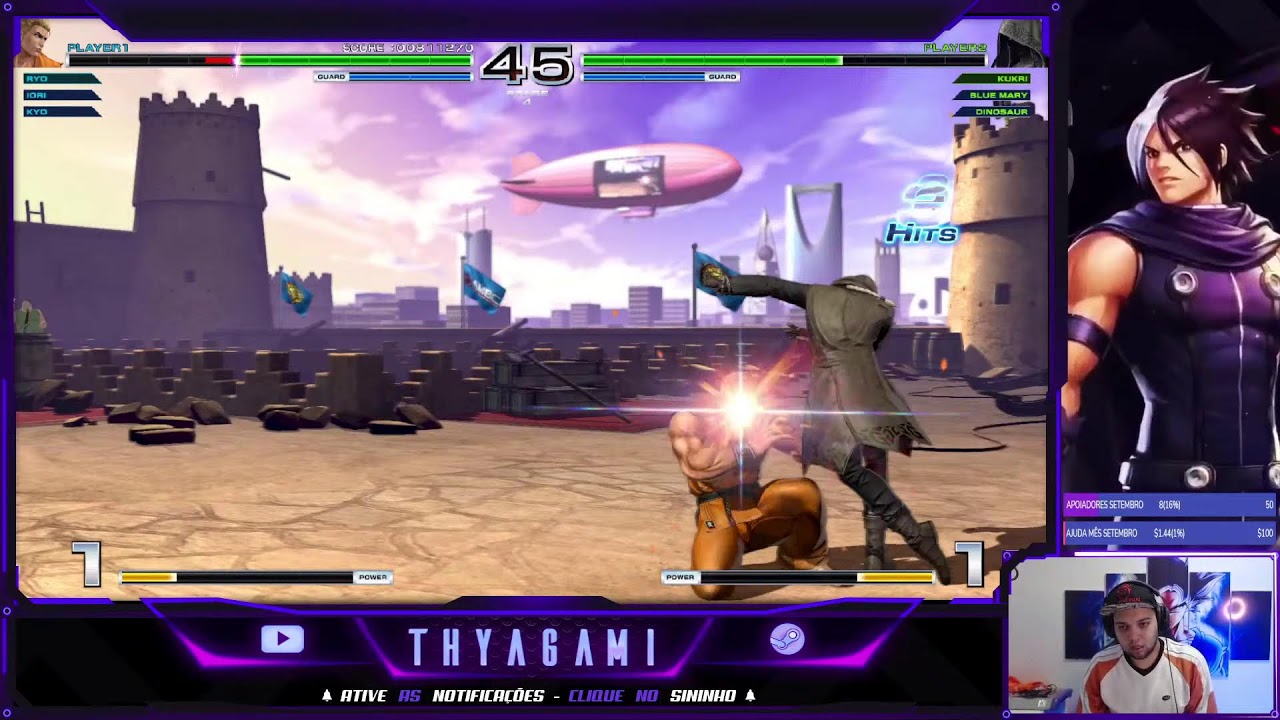Image resolution: width=1280 pixels, height=720 pixels.
Task: Click the Steam icon on the stream overlay
Action: click(x=787, y=639)
